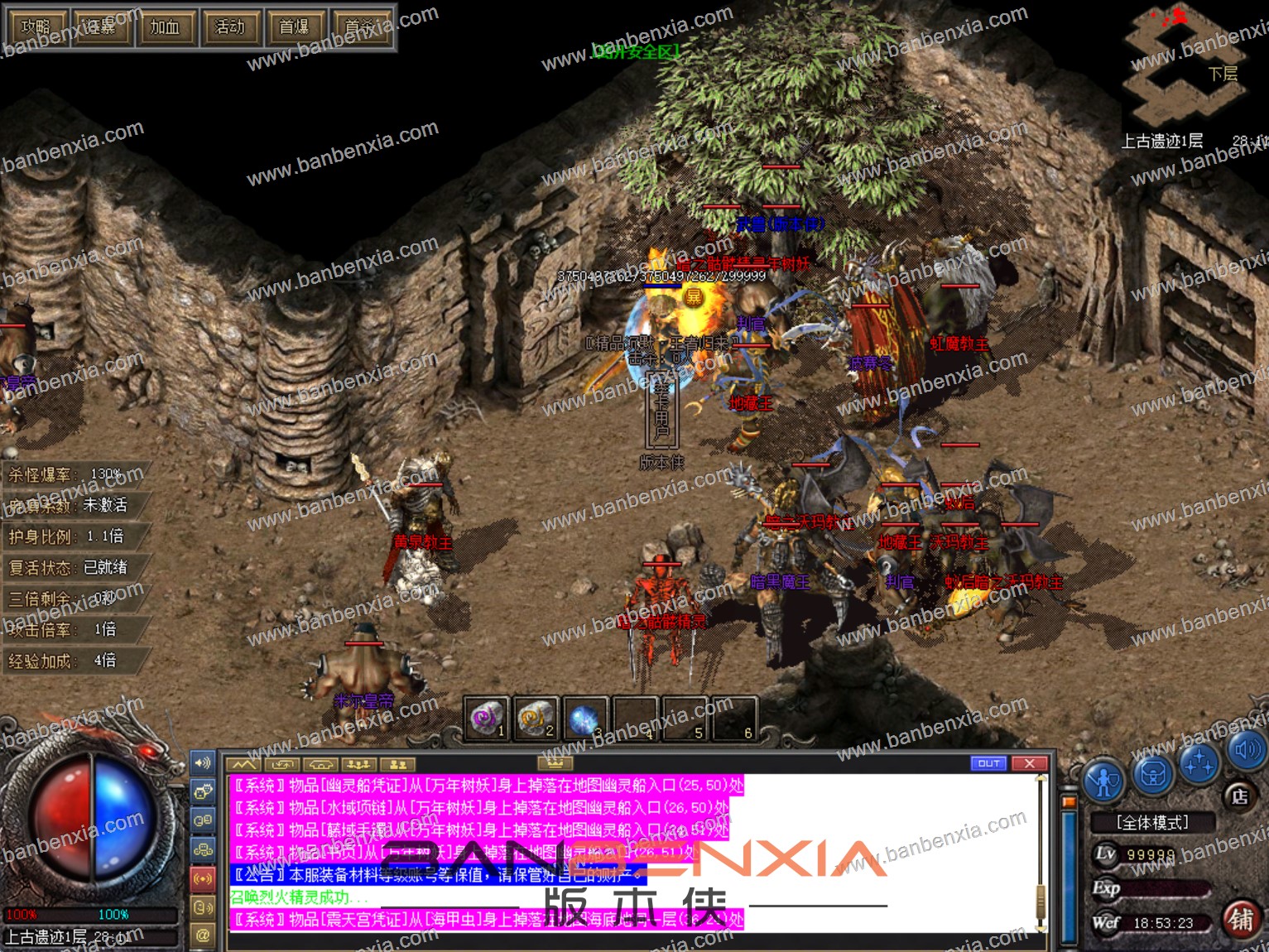
Task: Click the @ chat channel button
Action: click(x=203, y=935)
